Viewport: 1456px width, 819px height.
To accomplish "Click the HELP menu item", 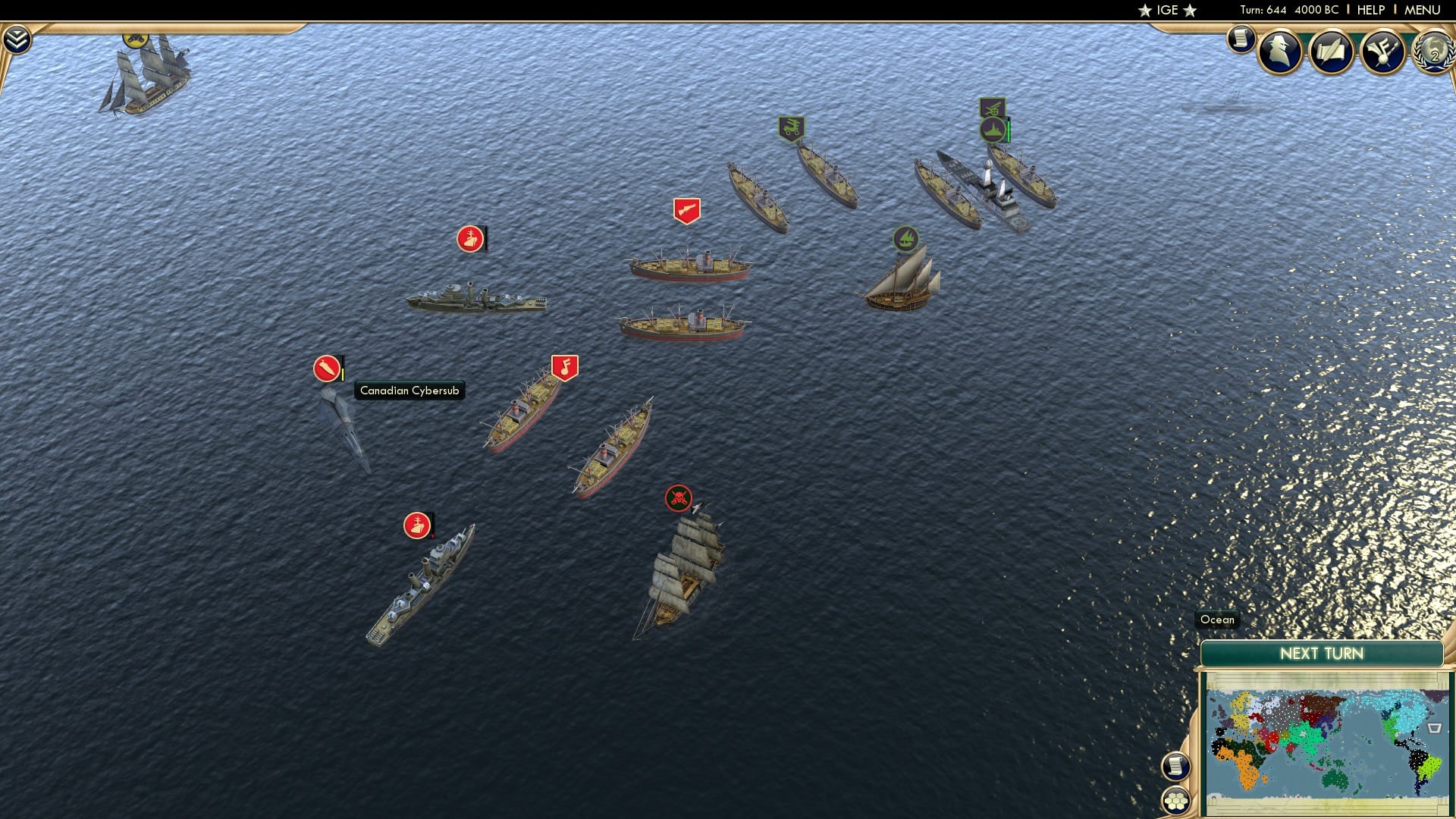I will pyautogui.click(x=1370, y=10).
